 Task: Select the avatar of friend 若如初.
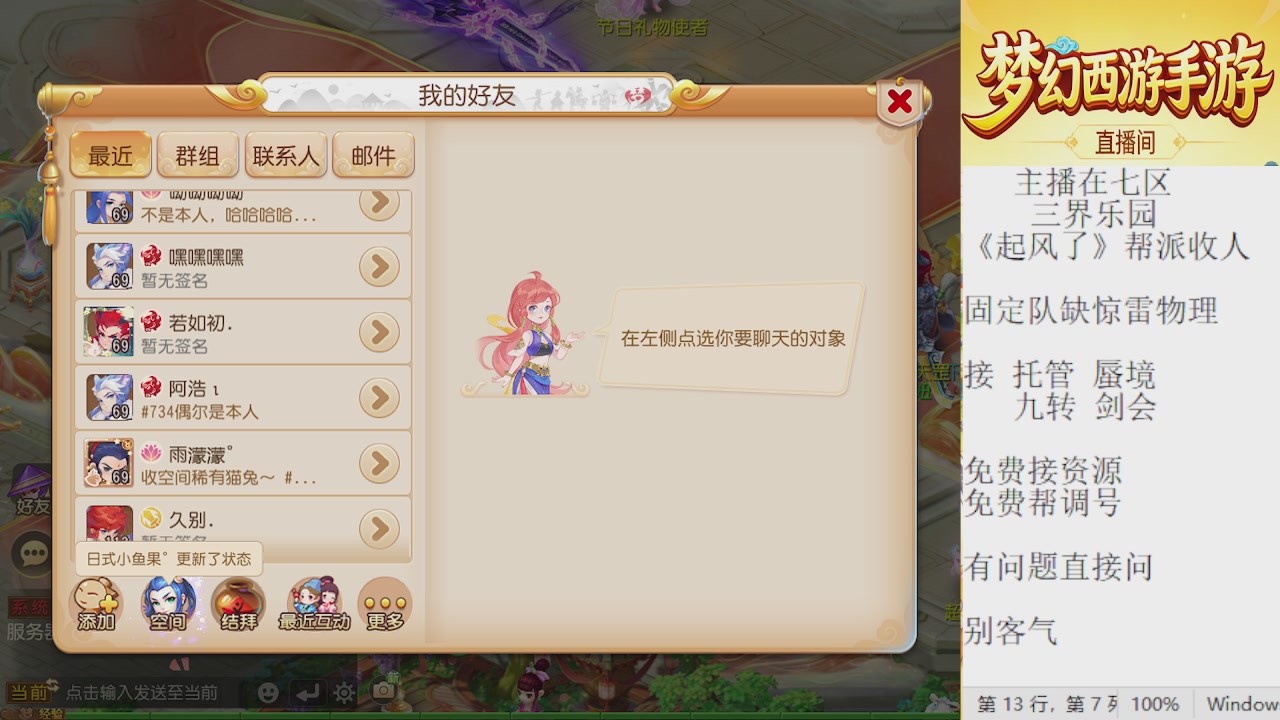[109, 331]
